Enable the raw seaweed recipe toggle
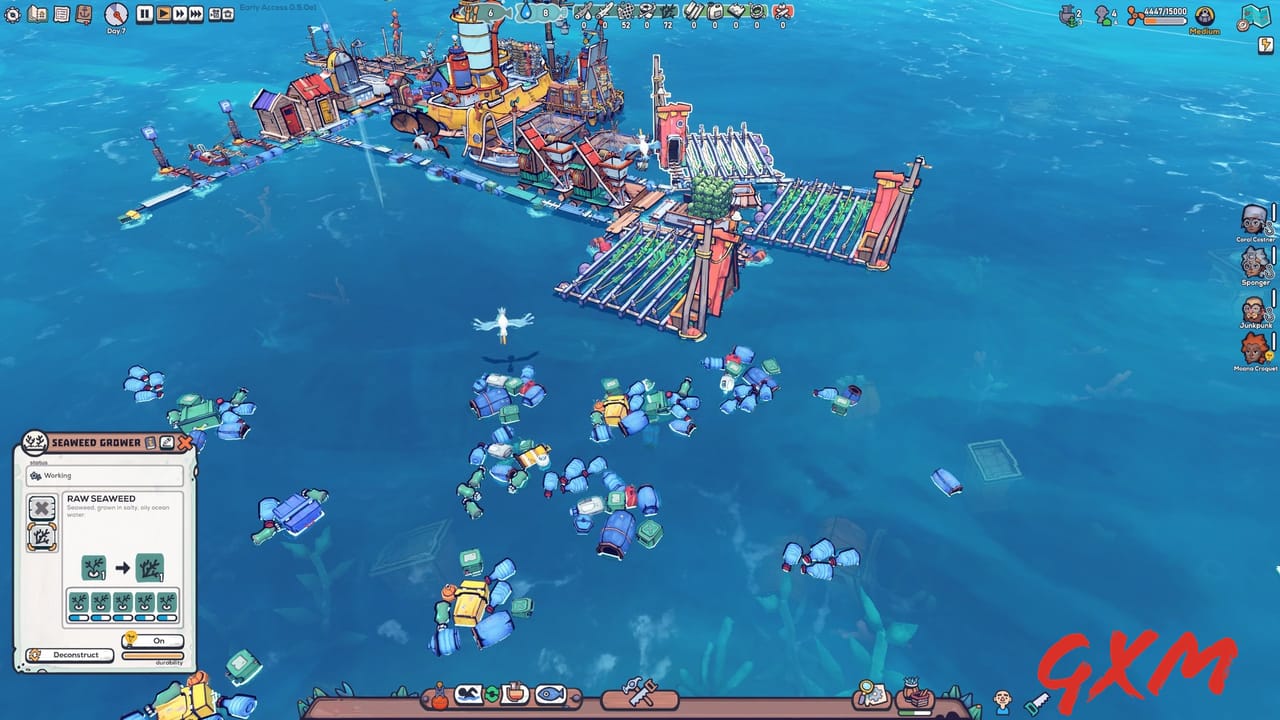Image resolution: width=1280 pixels, height=720 pixels. coord(41,536)
